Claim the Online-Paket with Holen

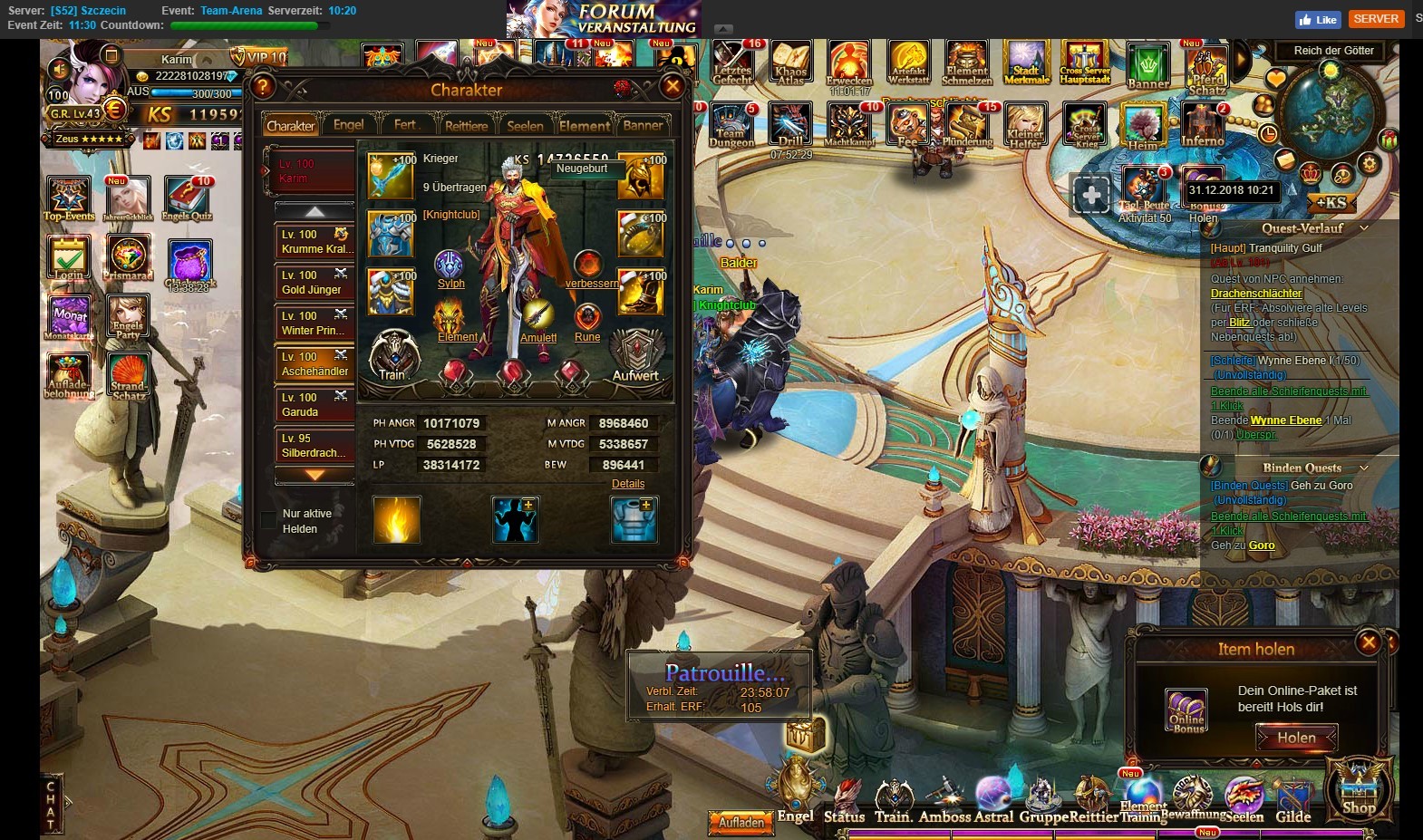coord(1296,738)
